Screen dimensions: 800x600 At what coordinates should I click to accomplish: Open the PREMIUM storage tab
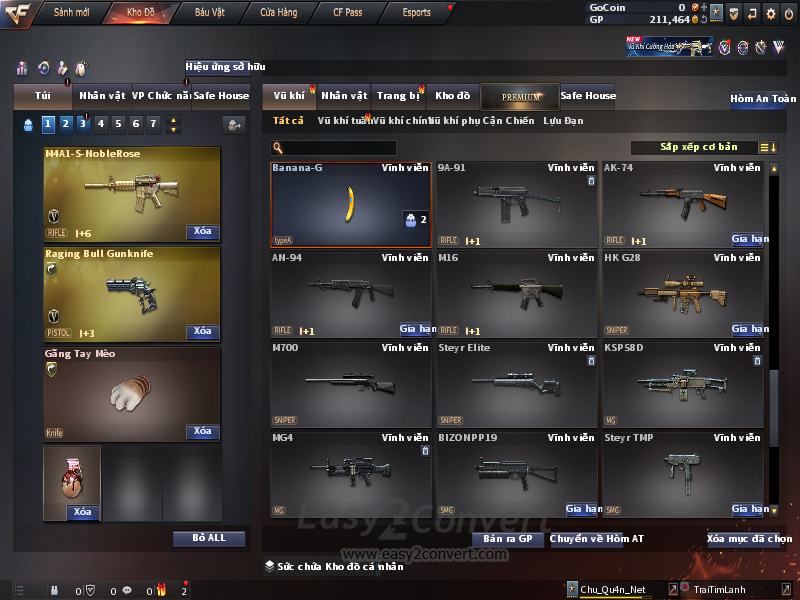tap(521, 96)
